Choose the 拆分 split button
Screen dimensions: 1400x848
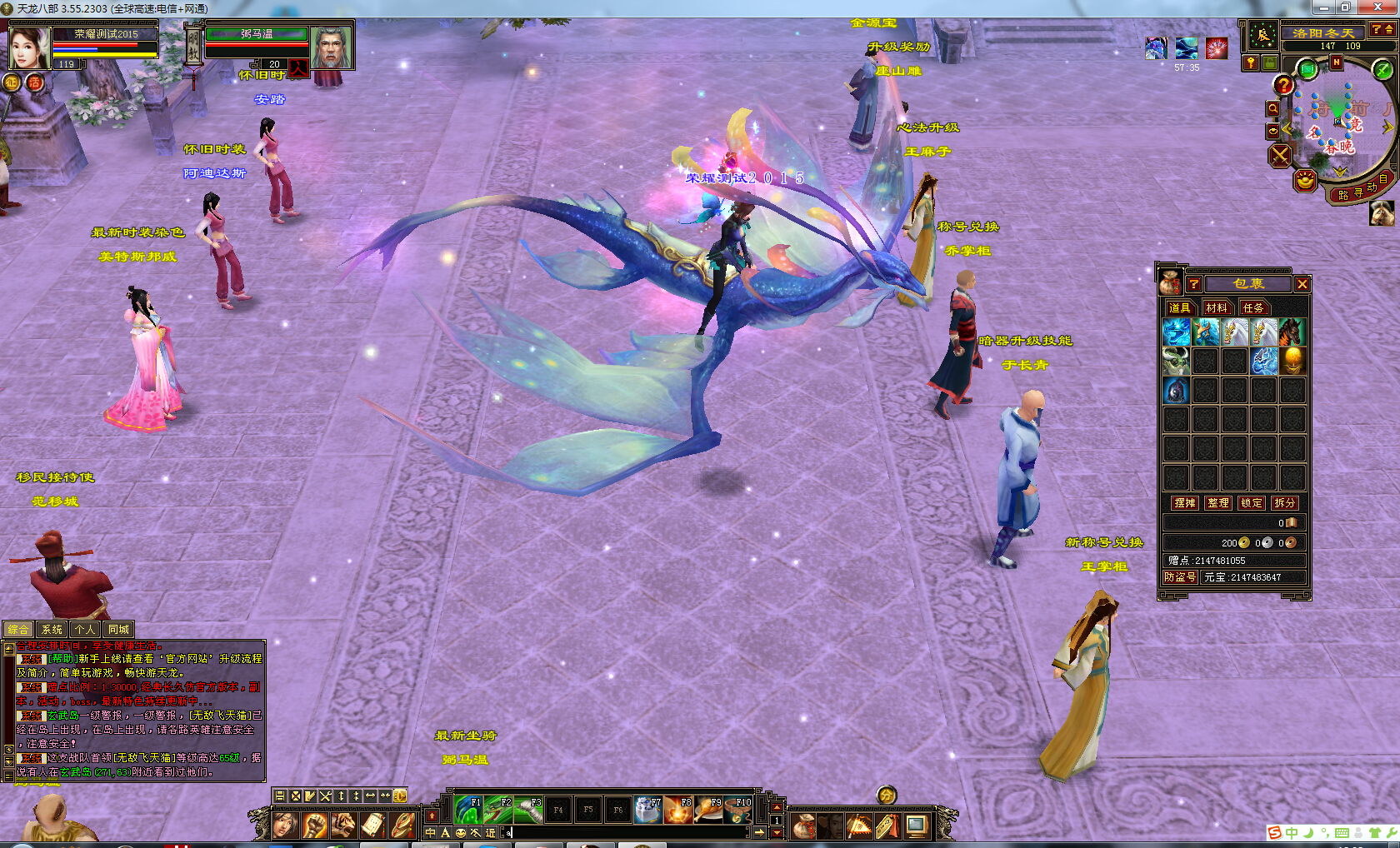point(1285,503)
